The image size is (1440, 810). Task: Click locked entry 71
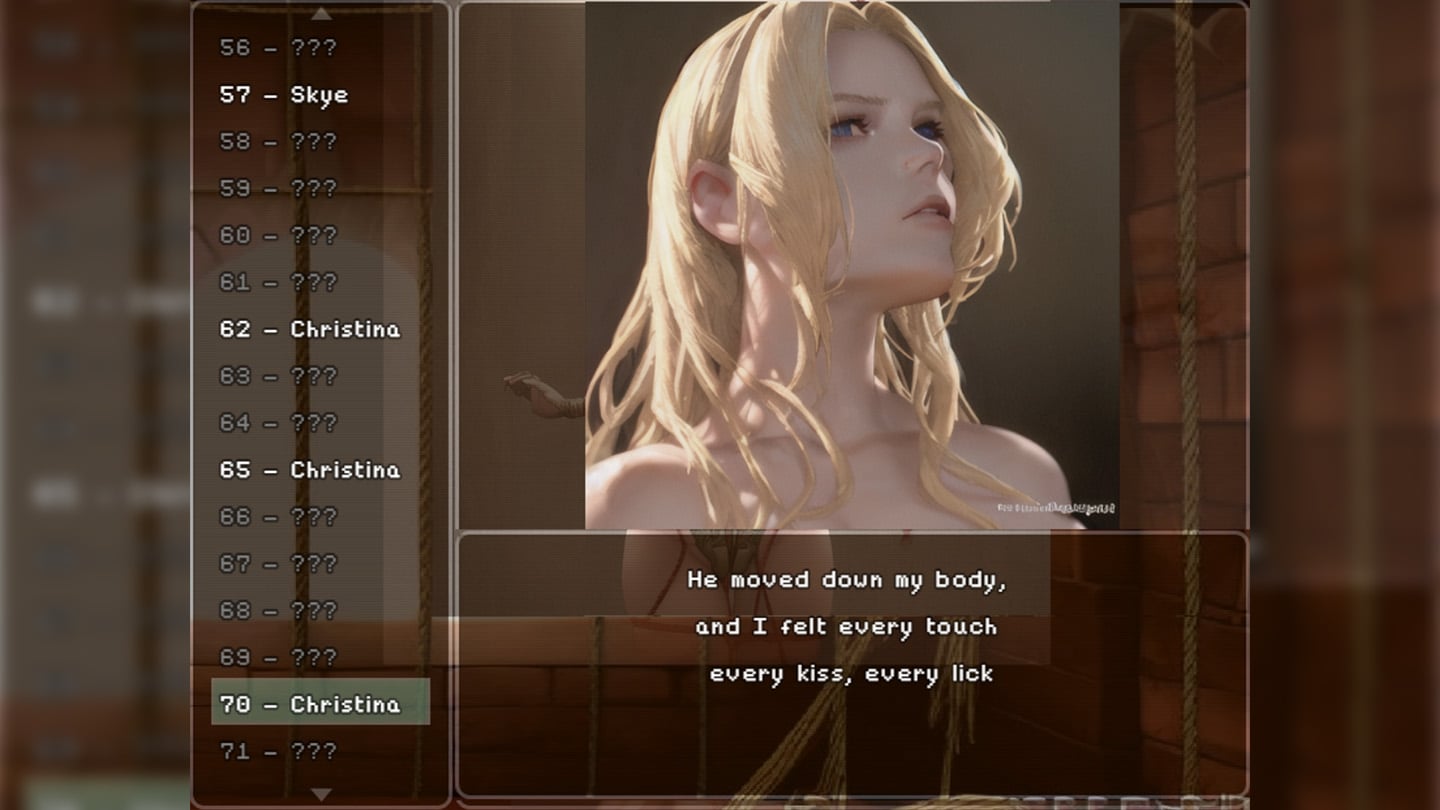coord(278,751)
